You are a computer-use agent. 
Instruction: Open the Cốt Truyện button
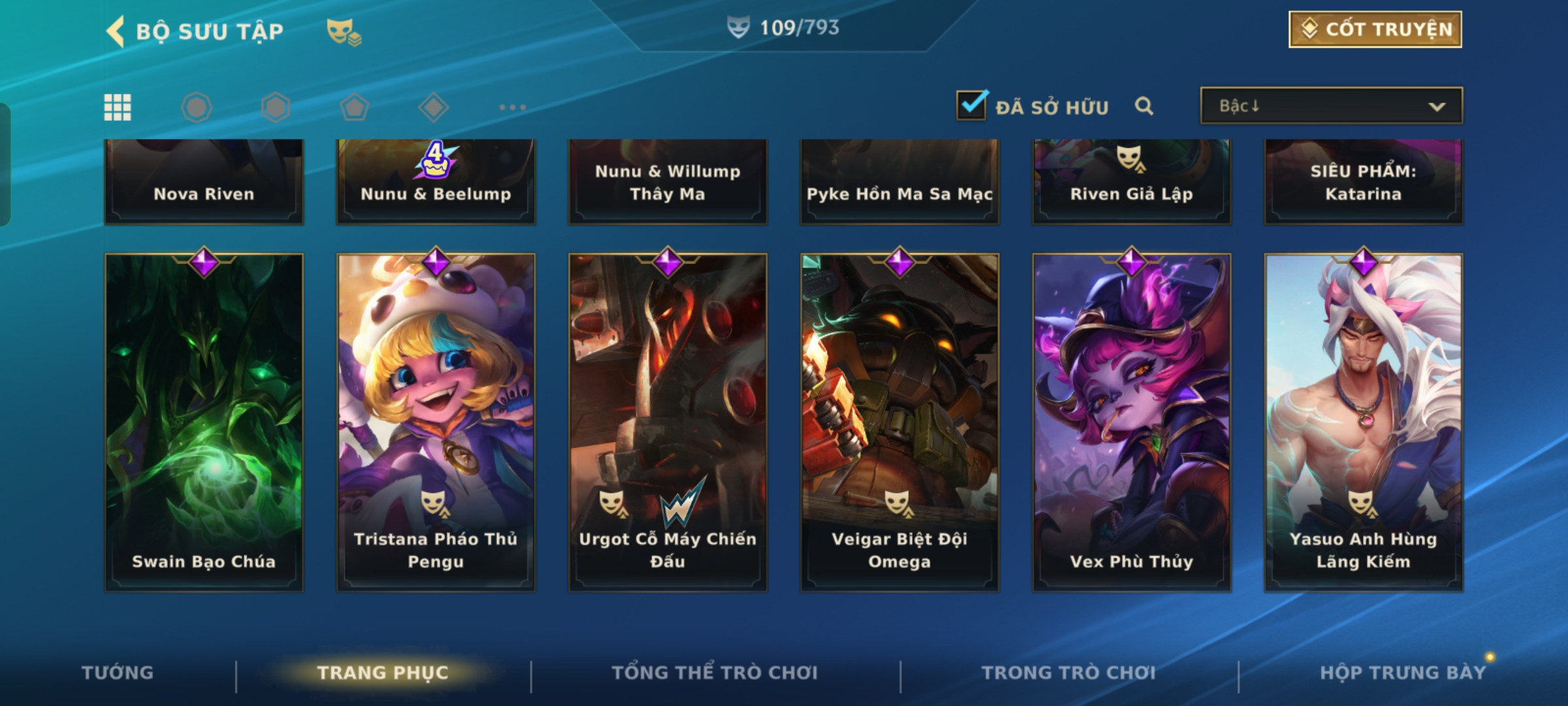[x=1375, y=29]
